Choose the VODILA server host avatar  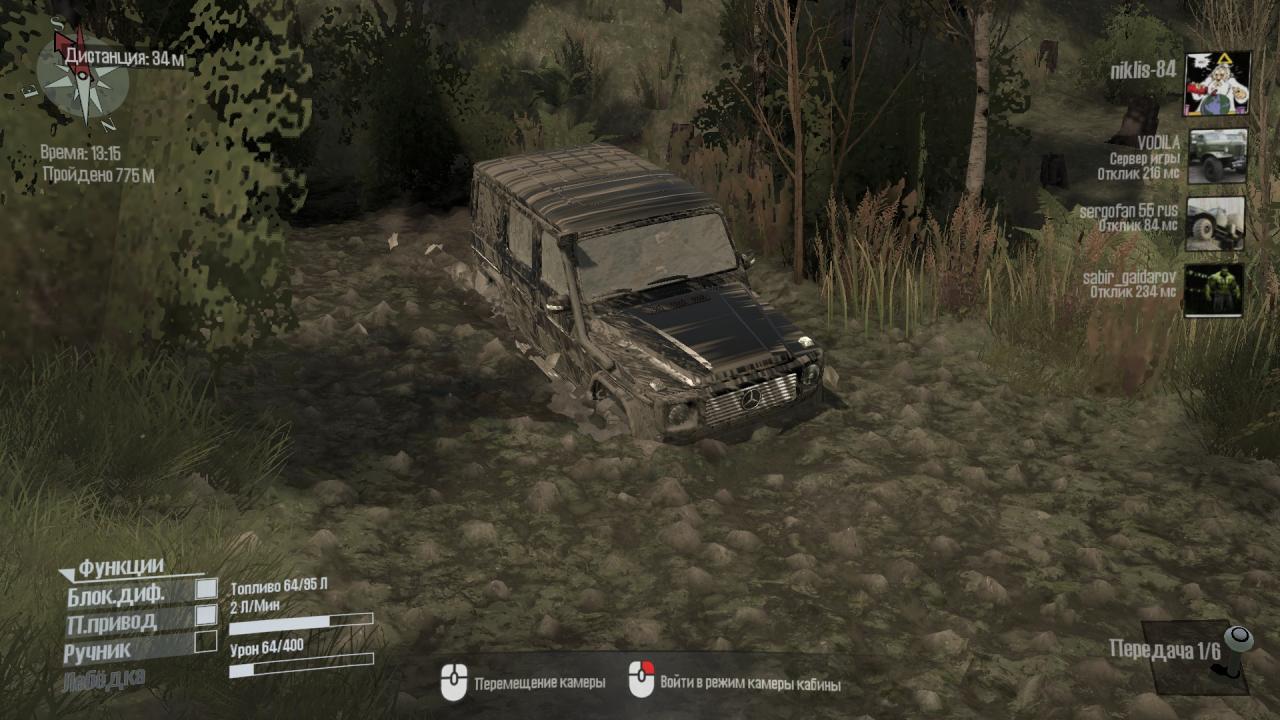(x=1217, y=156)
